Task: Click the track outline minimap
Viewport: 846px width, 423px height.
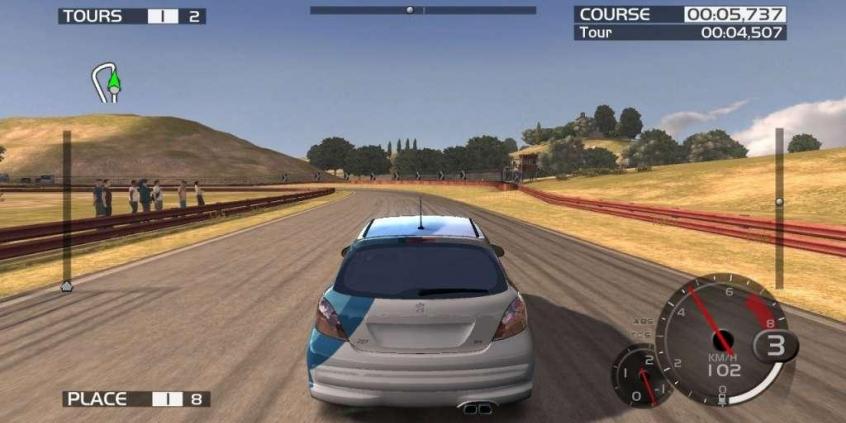Action: tap(106, 83)
